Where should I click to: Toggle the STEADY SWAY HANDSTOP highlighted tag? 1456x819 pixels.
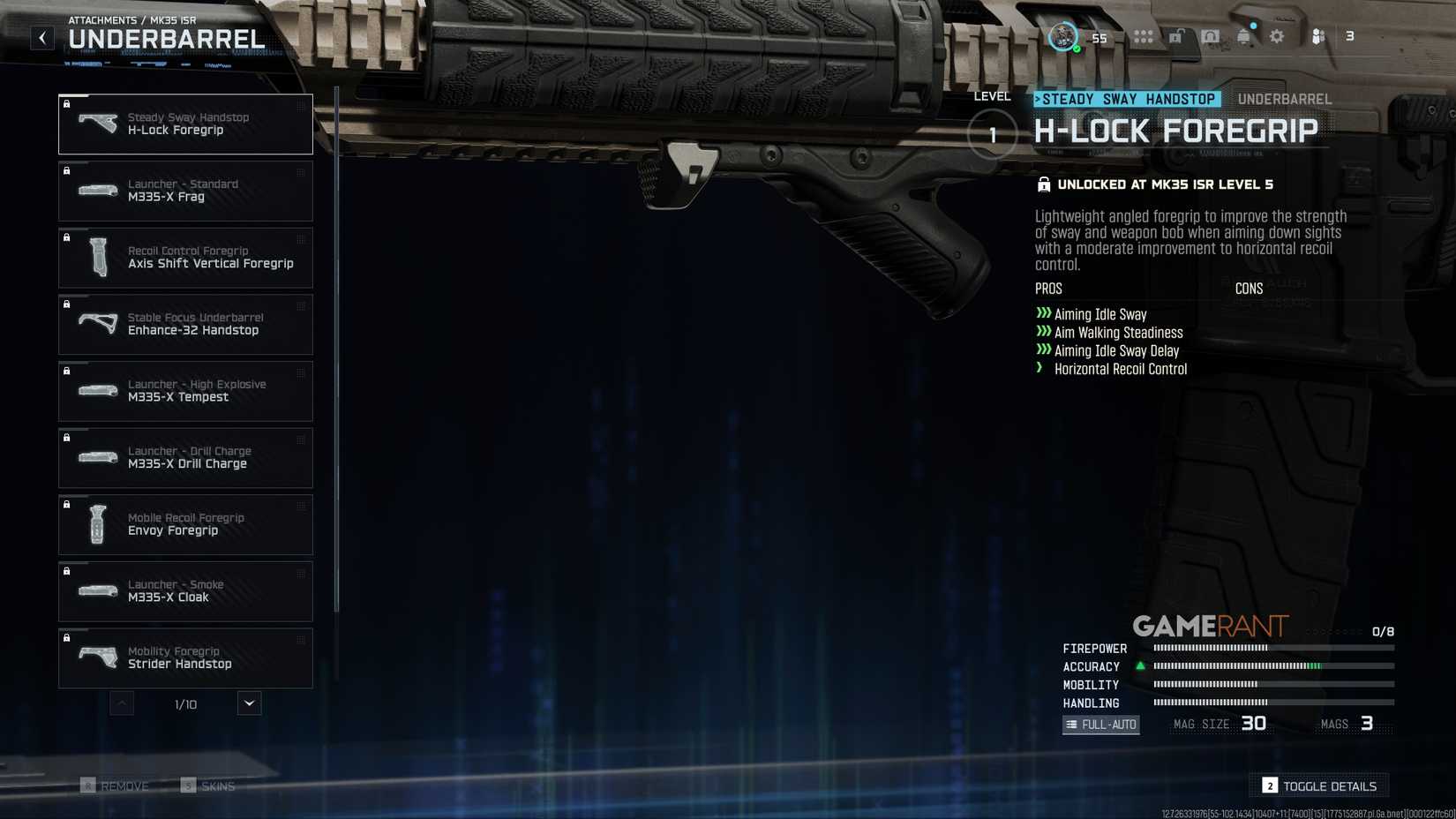click(x=1126, y=99)
